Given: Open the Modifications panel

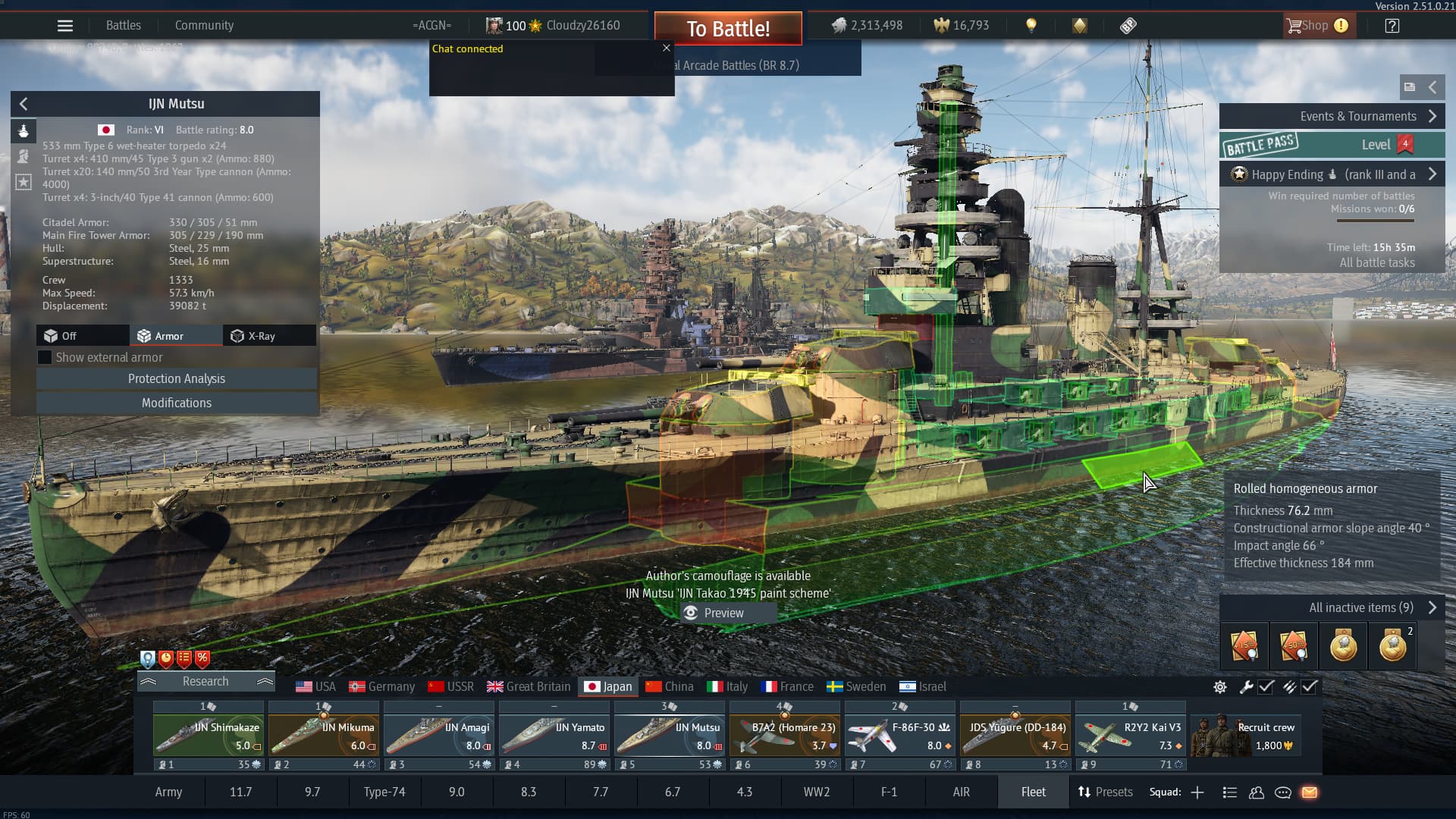Looking at the screenshot, I should (176, 403).
